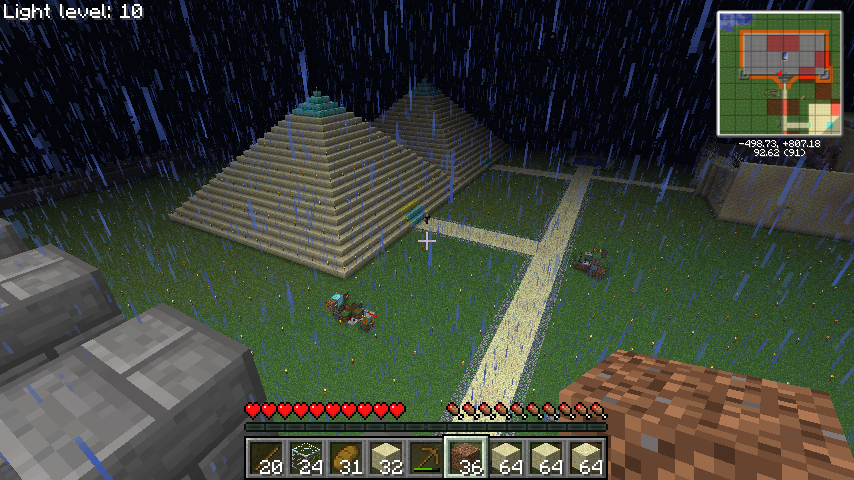
Task: Equip the wooden pickaxe slot
Action: (x=426, y=457)
